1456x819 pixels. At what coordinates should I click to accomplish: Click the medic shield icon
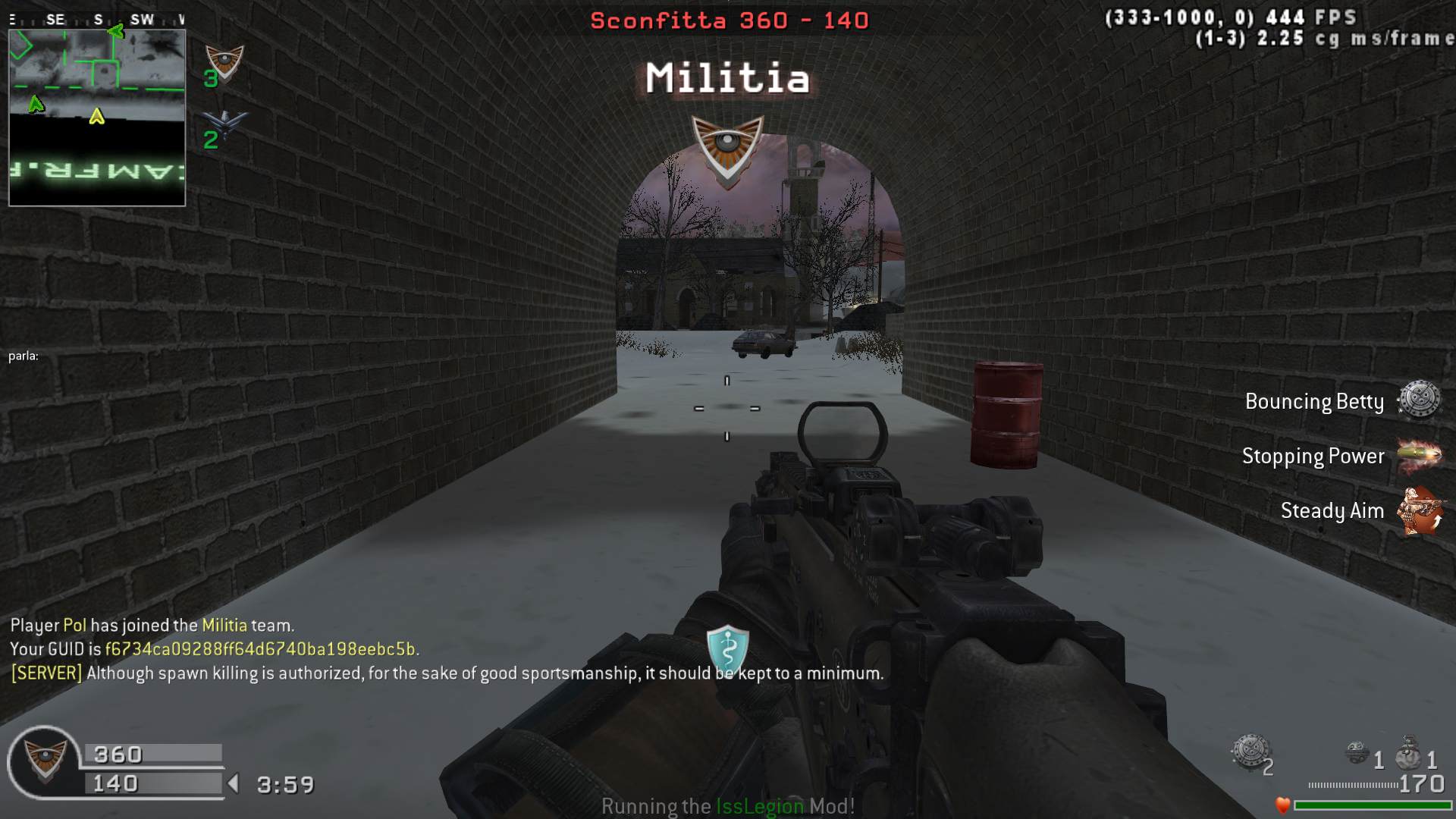(727, 648)
